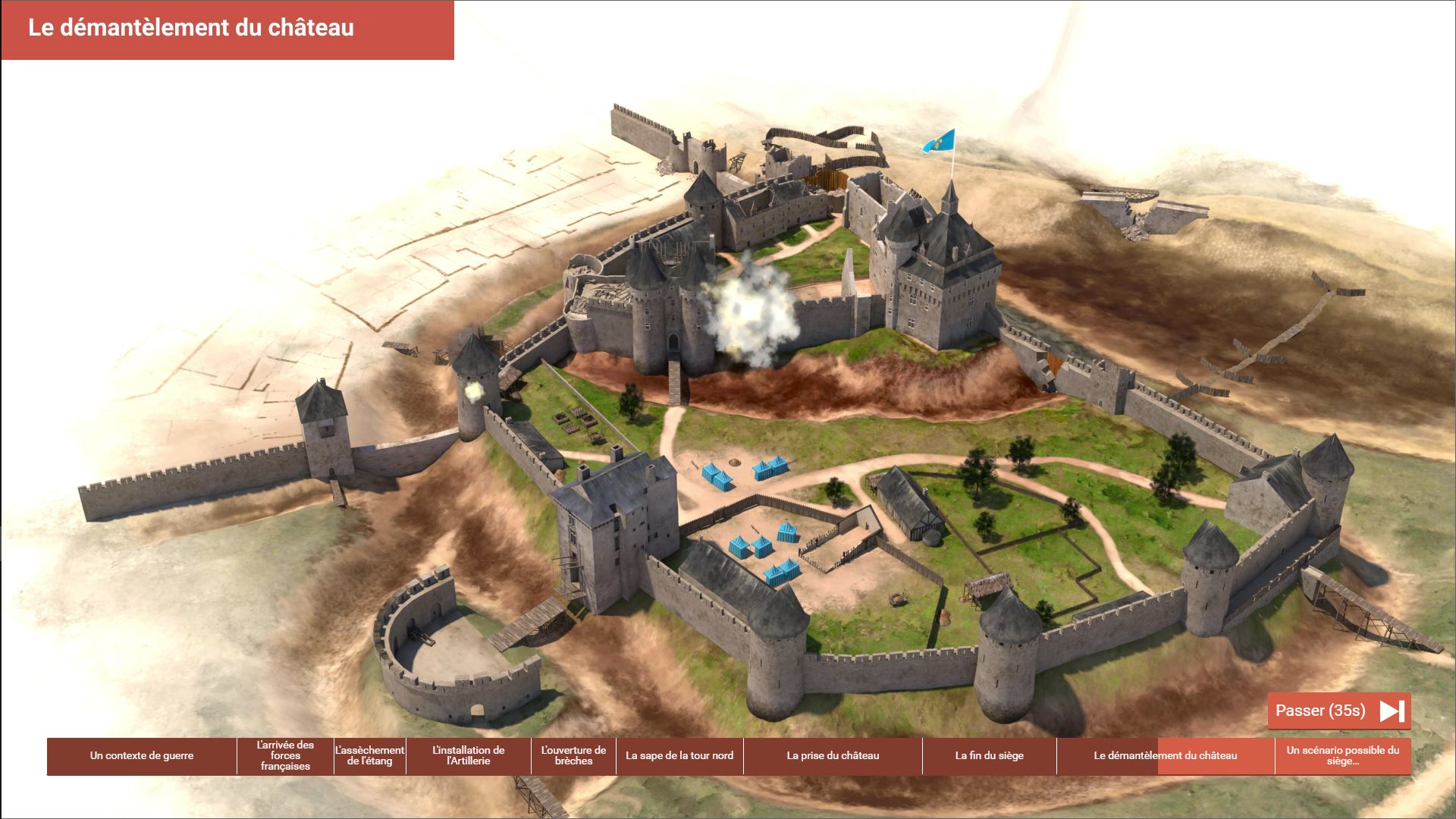
Task: Go to 'L'assèchement de l'étang' chapter
Action: coord(370,756)
